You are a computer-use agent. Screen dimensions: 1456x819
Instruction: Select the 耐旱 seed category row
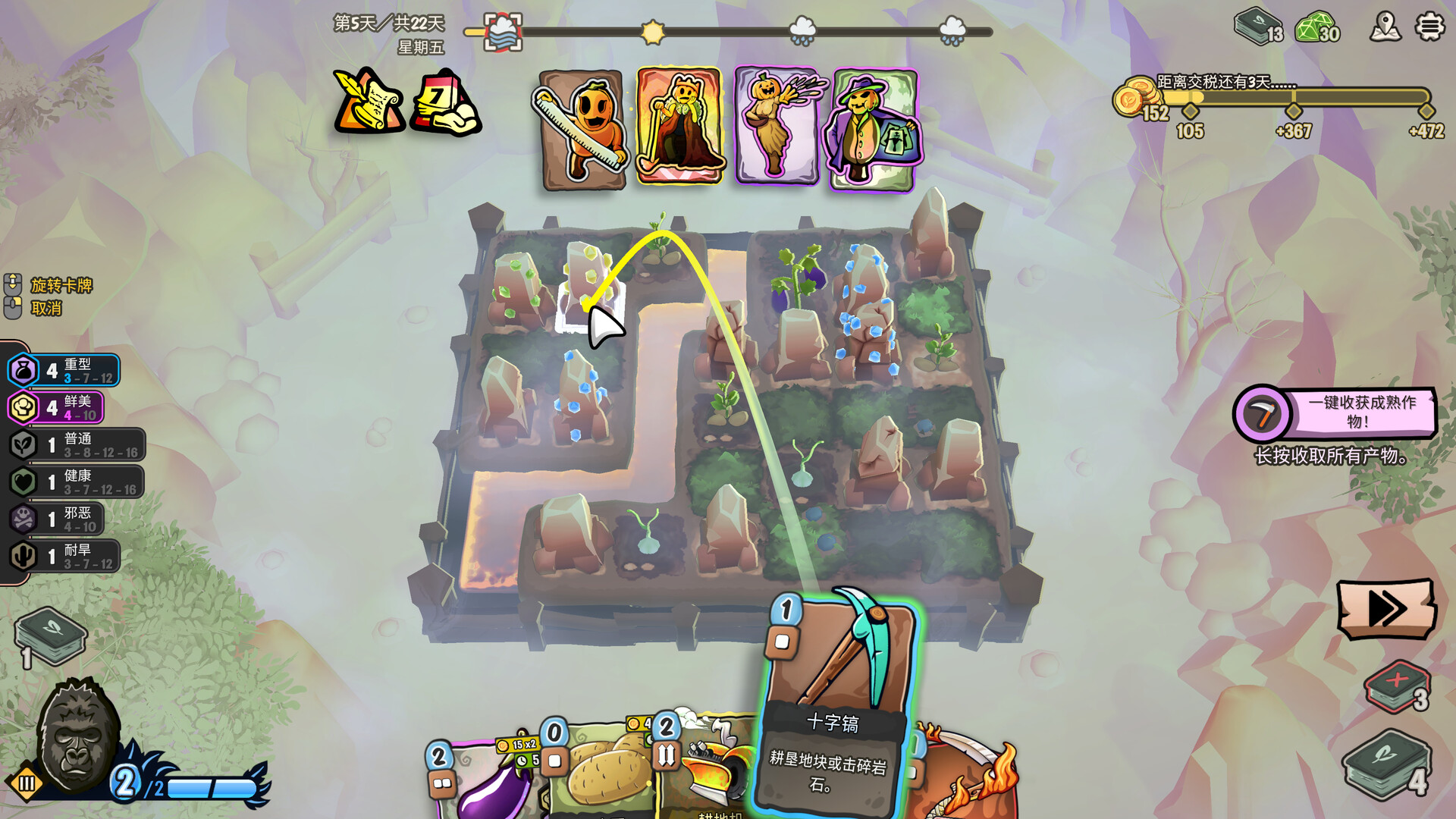[64, 556]
